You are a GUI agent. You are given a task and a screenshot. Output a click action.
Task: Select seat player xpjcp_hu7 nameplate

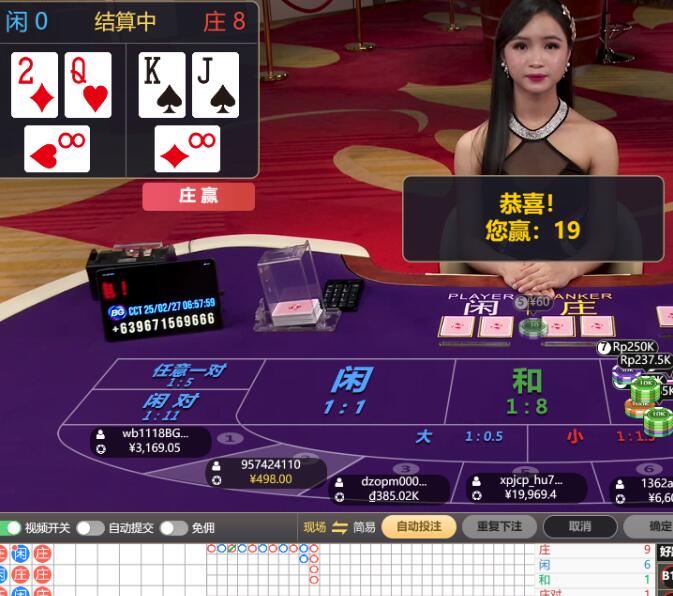click(528, 487)
